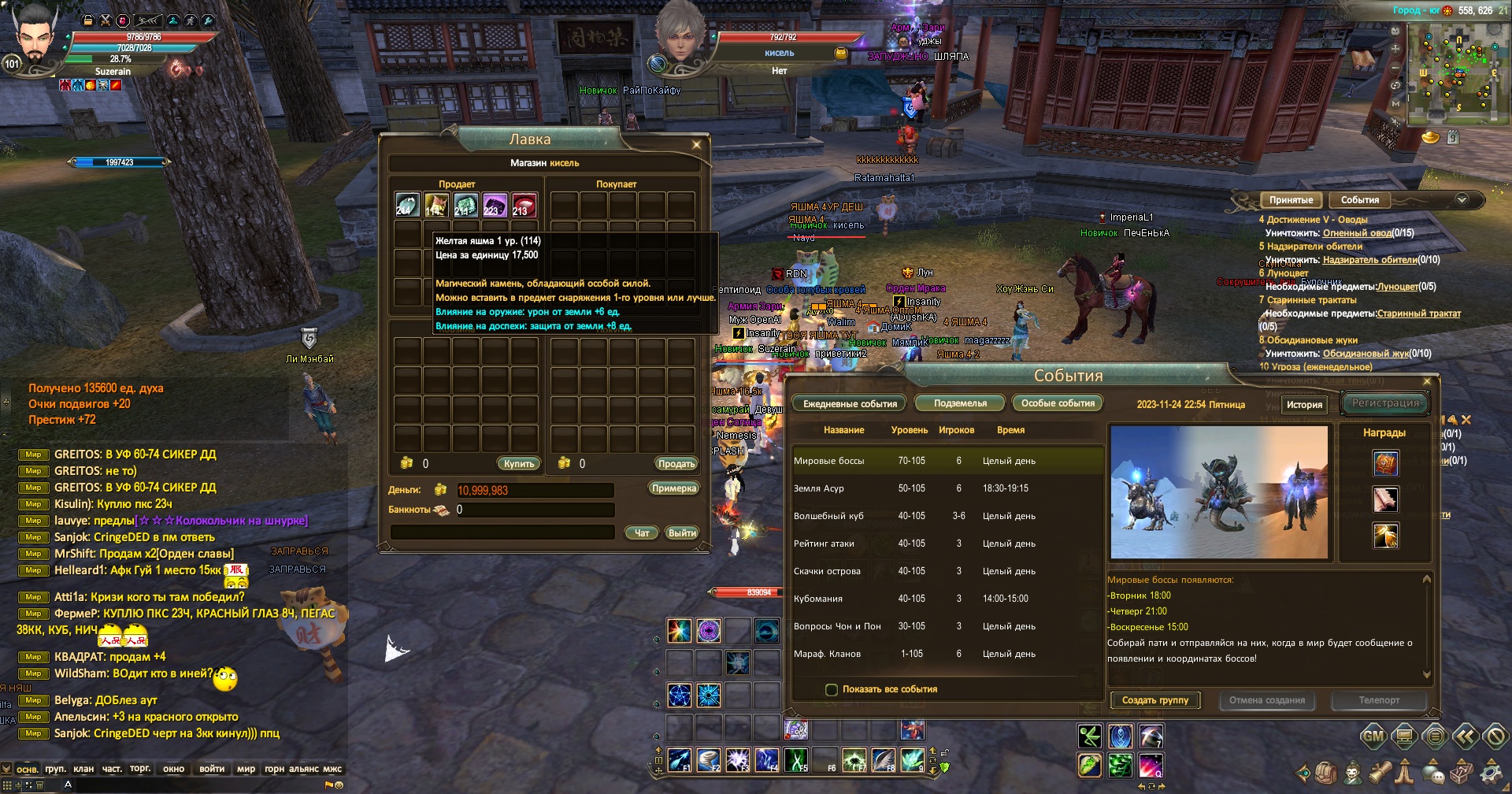Select the мир chat channel tab
Screen dimensions: 1512x794
(x=246, y=769)
